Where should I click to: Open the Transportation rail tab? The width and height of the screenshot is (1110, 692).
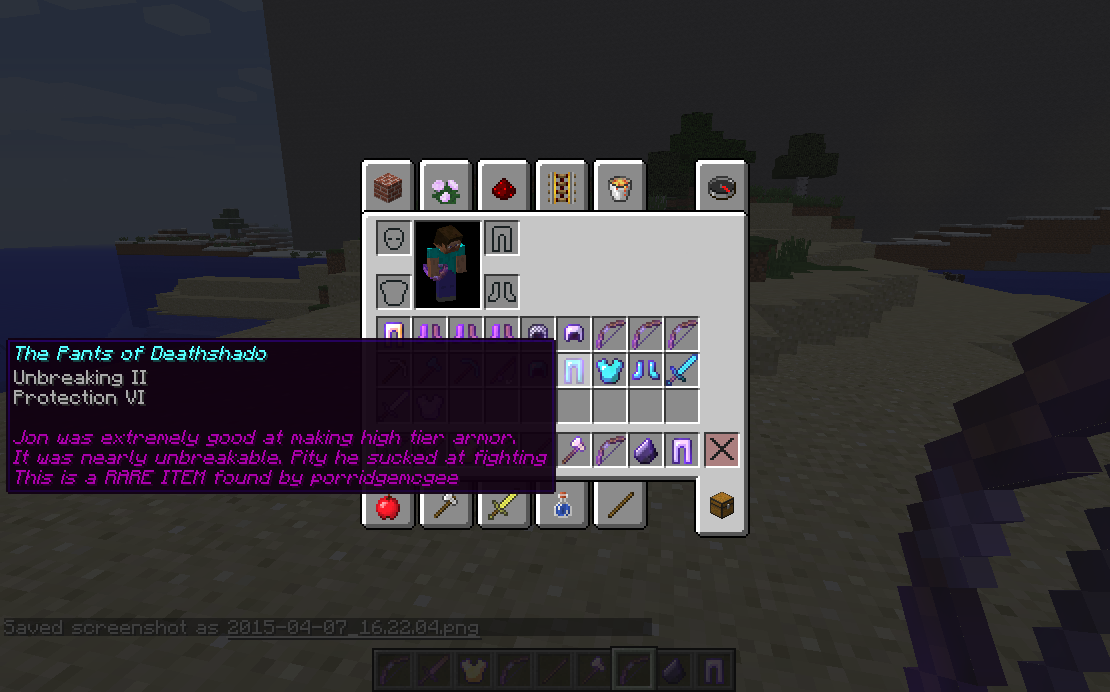(x=561, y=187)
